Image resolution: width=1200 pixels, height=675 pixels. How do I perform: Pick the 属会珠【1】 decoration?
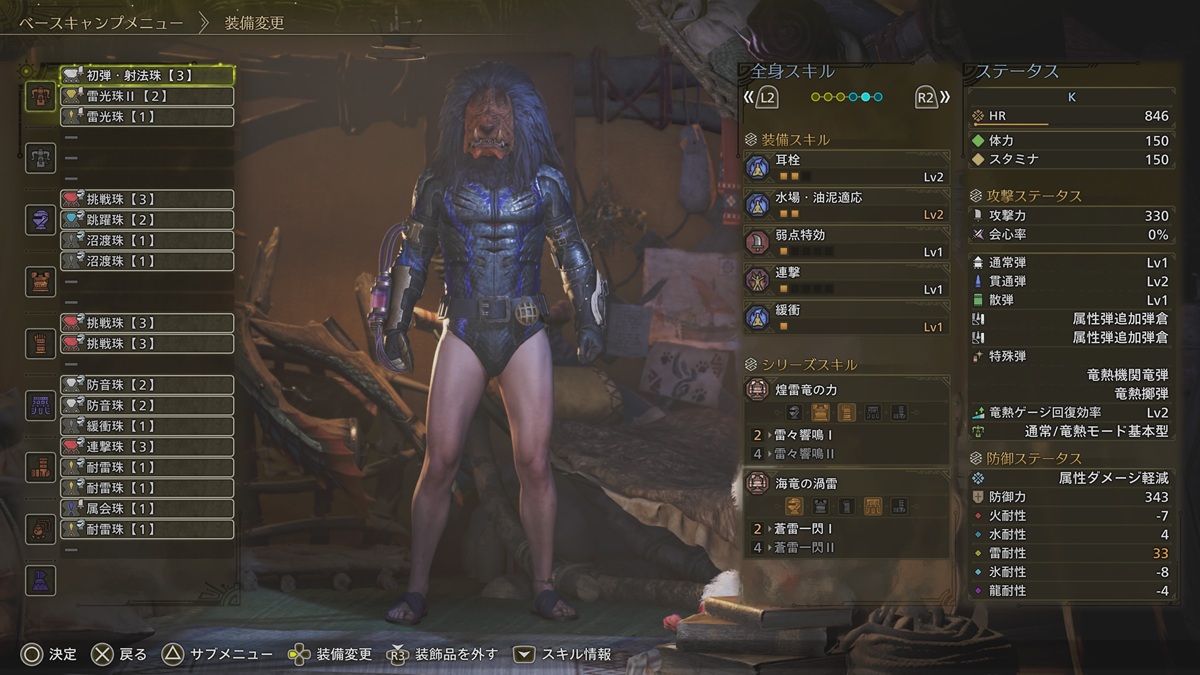click(x=147, y=509)
